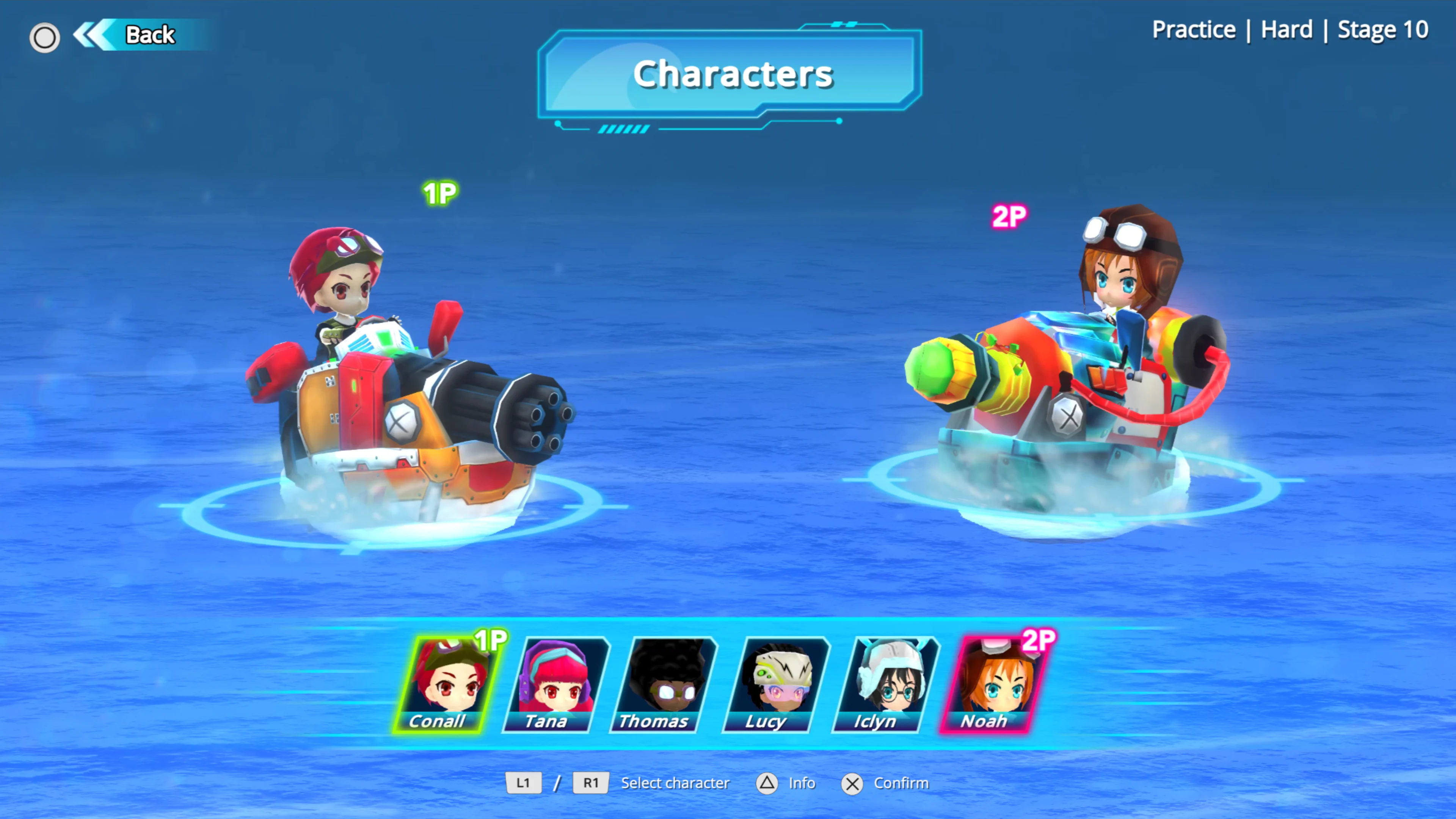Click the Hard difficulty label

tap(1287, 30)
